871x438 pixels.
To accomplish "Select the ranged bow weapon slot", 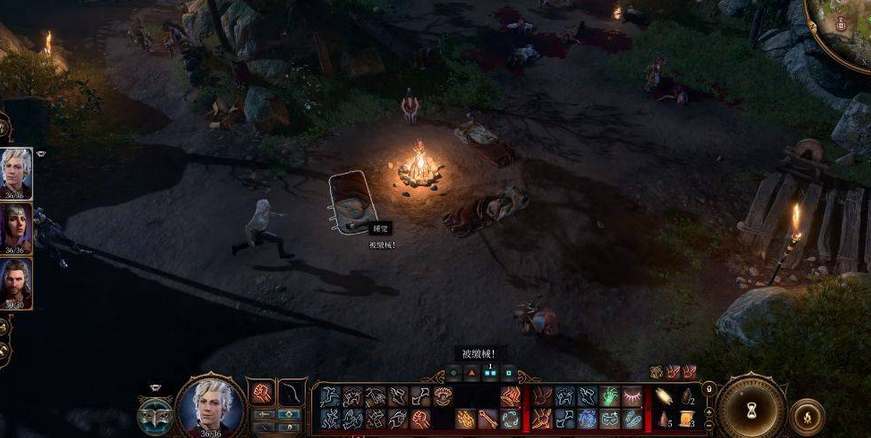I will coord(291,392).
